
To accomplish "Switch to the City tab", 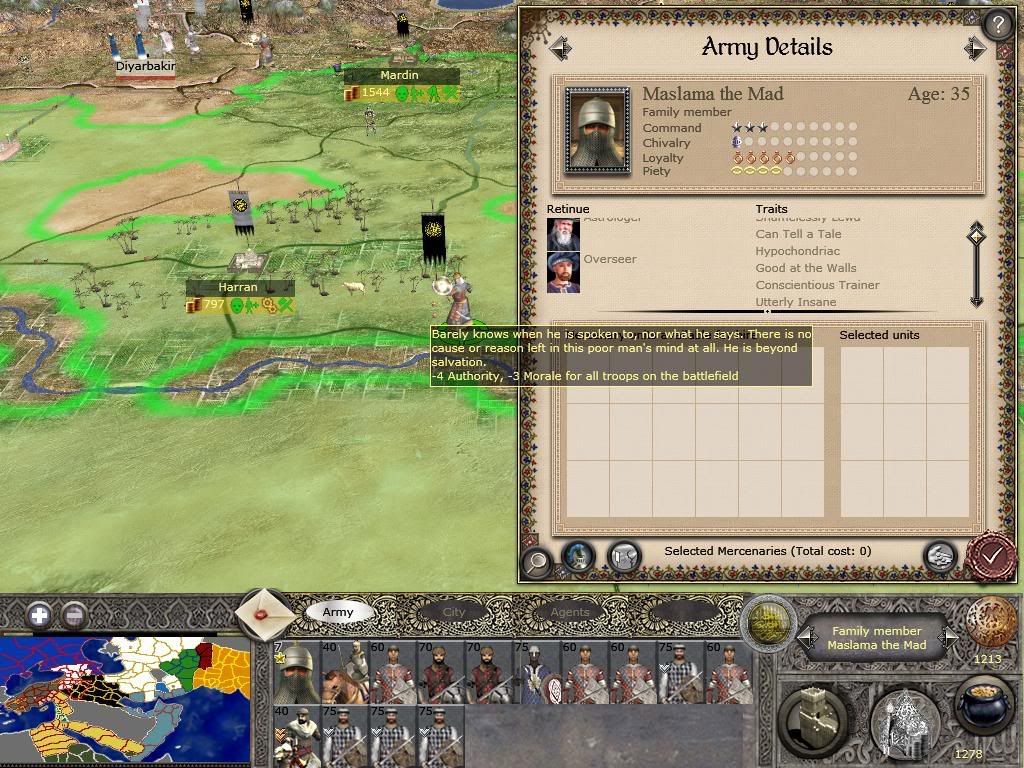I will pyautogui.click(x=454, y=612).
